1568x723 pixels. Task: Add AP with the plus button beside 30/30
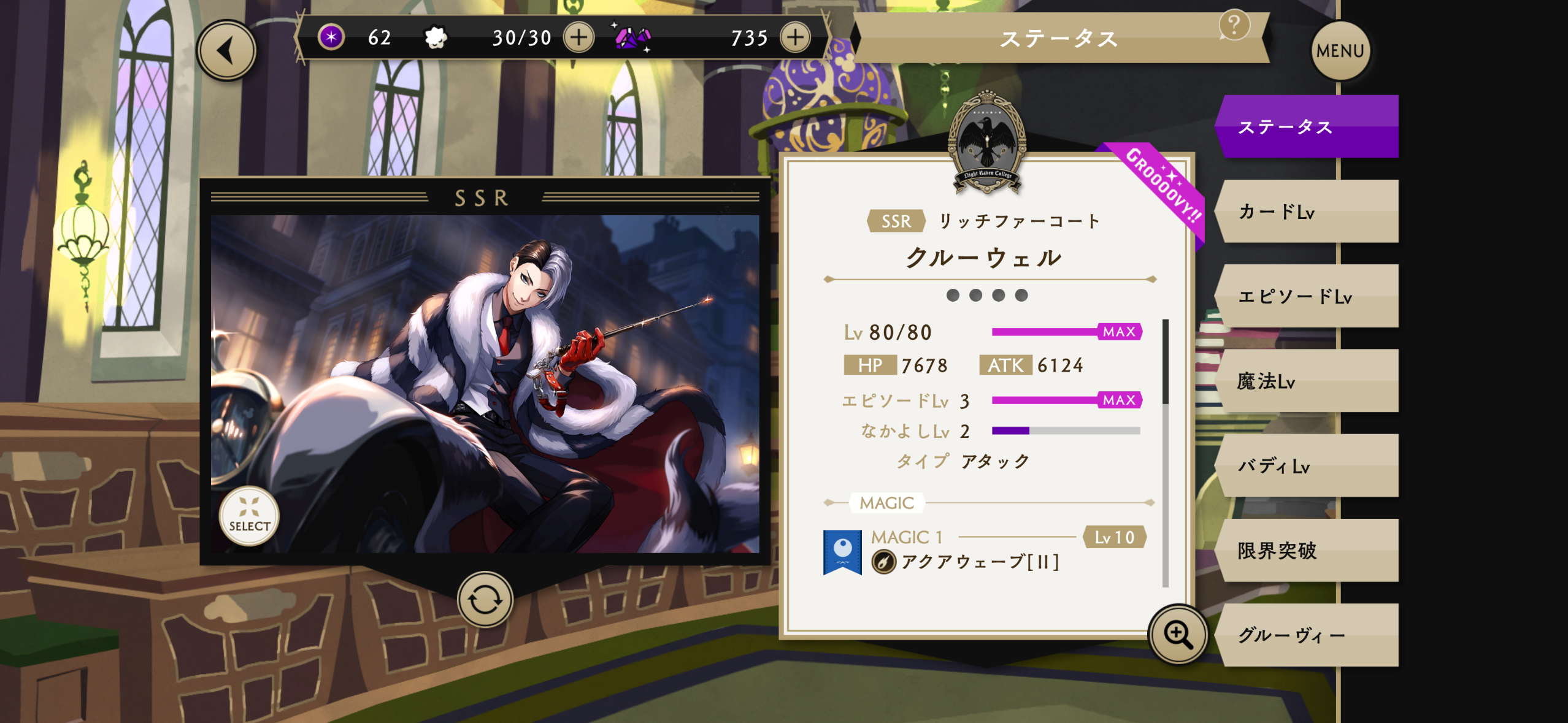tap(578, 37)
